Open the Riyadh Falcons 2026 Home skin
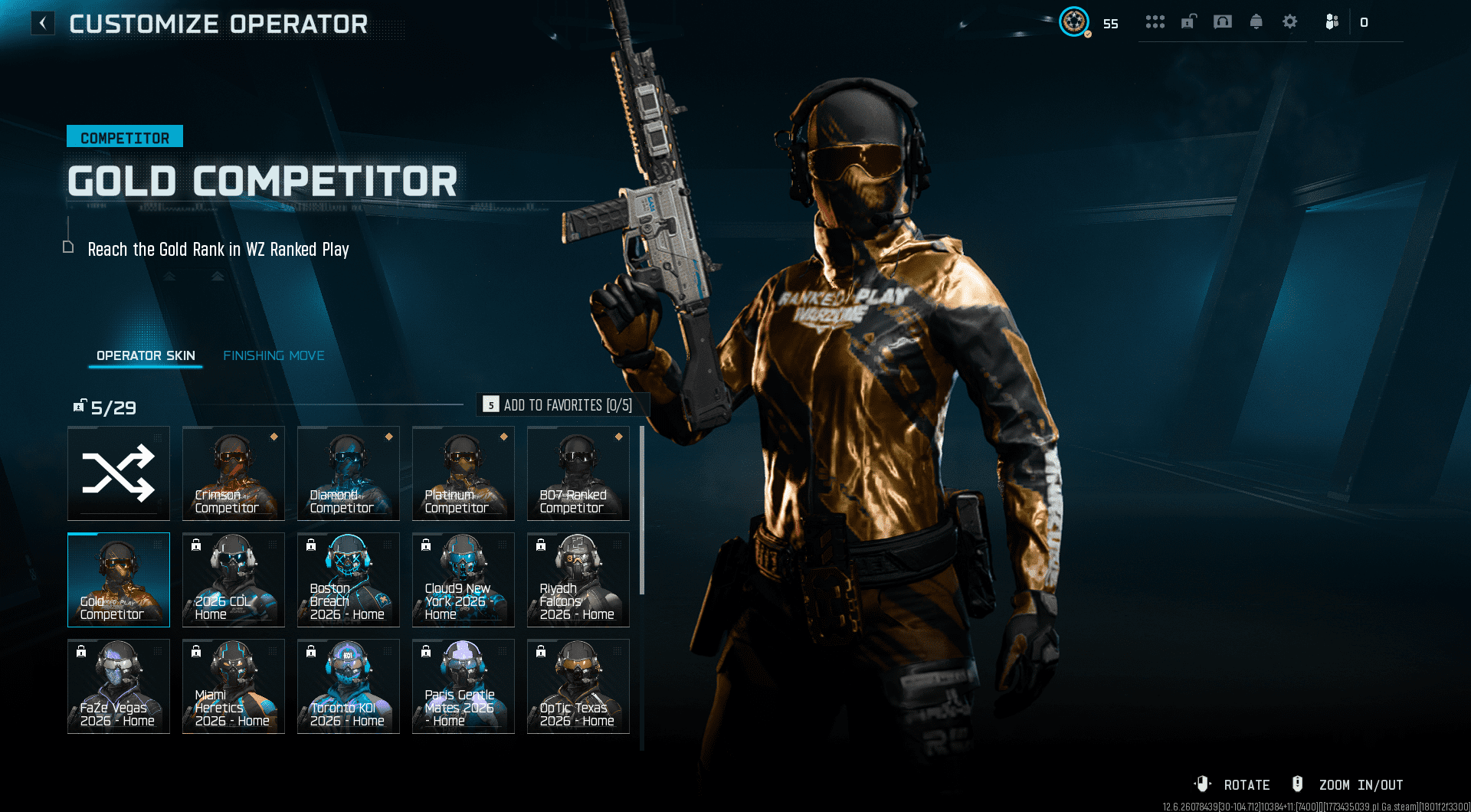The width and height of the screenshot is (1471, 812). (x=578, y=579)
